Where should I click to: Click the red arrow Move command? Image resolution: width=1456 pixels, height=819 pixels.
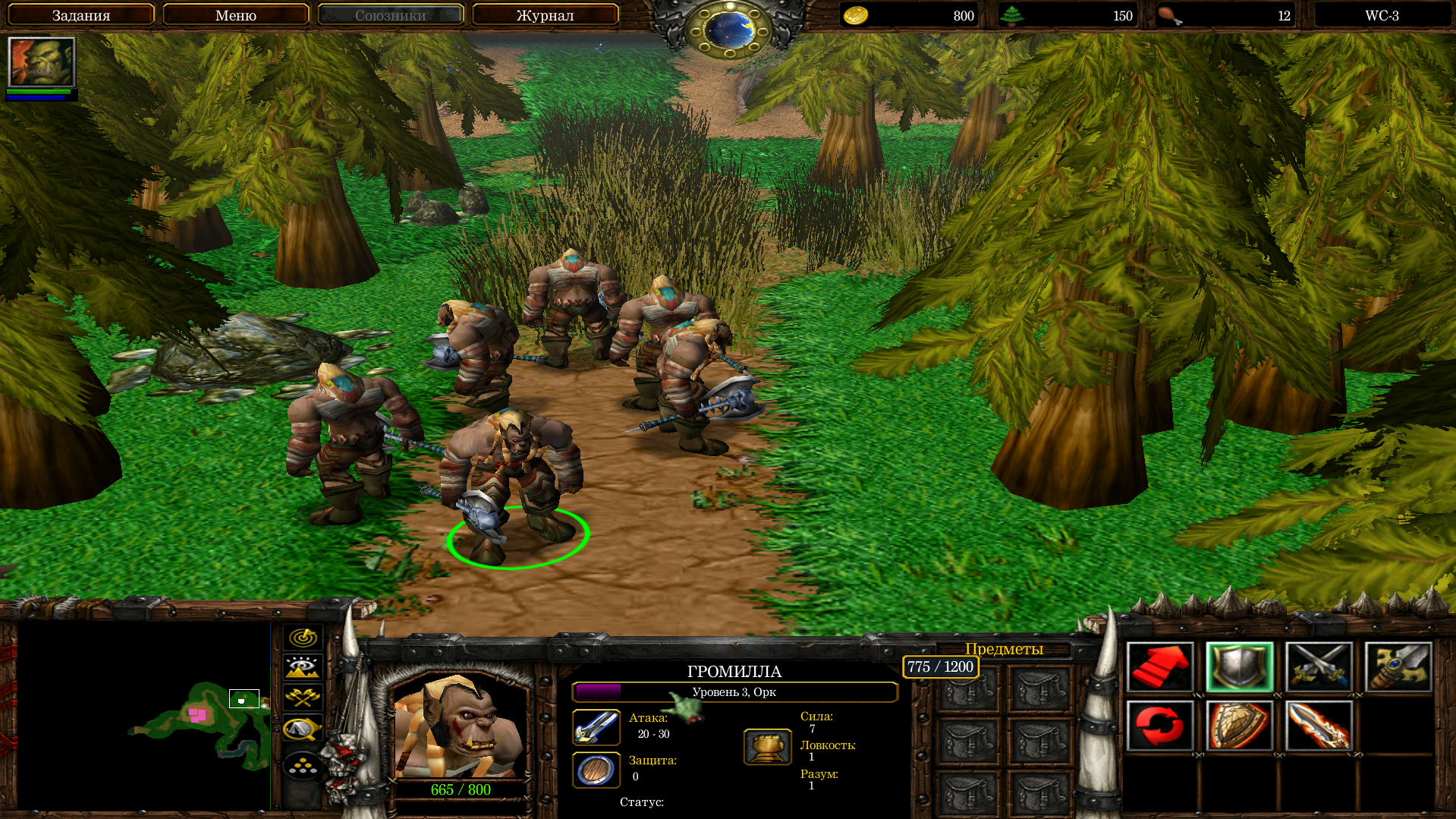pos(1160,667)
